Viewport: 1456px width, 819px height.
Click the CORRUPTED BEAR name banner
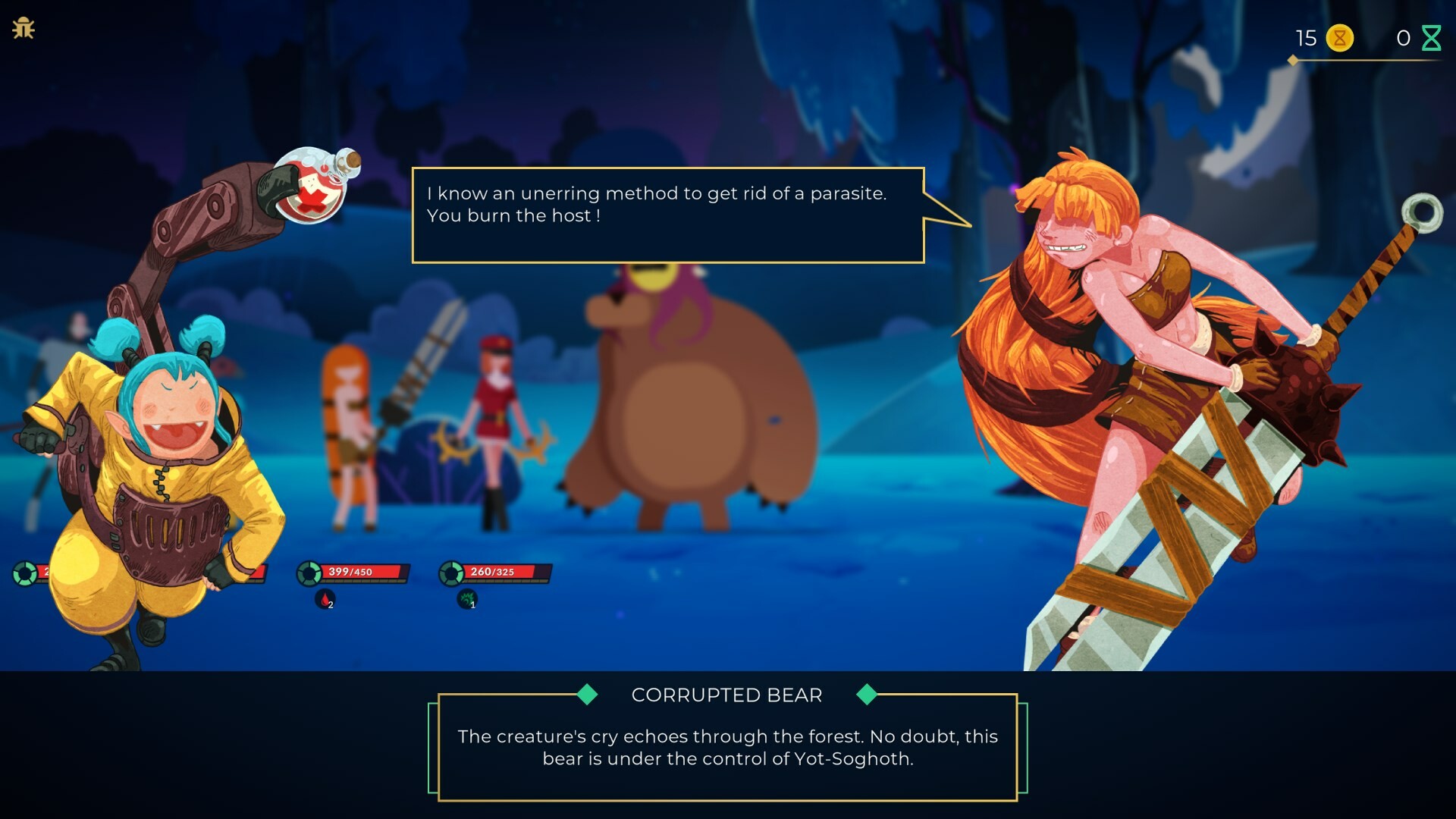[x=727, y=695]
